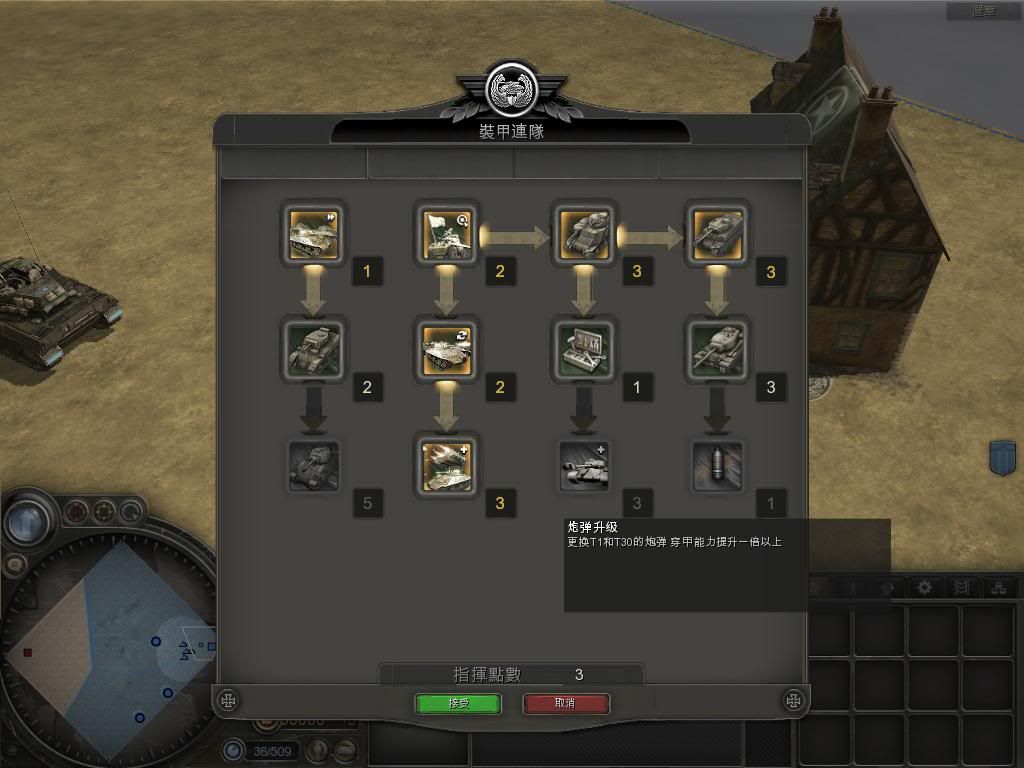This screenshot has width=1024, height=768.
Task: Unlock the green-background tank costing 2 points
Action: (314, 350)
